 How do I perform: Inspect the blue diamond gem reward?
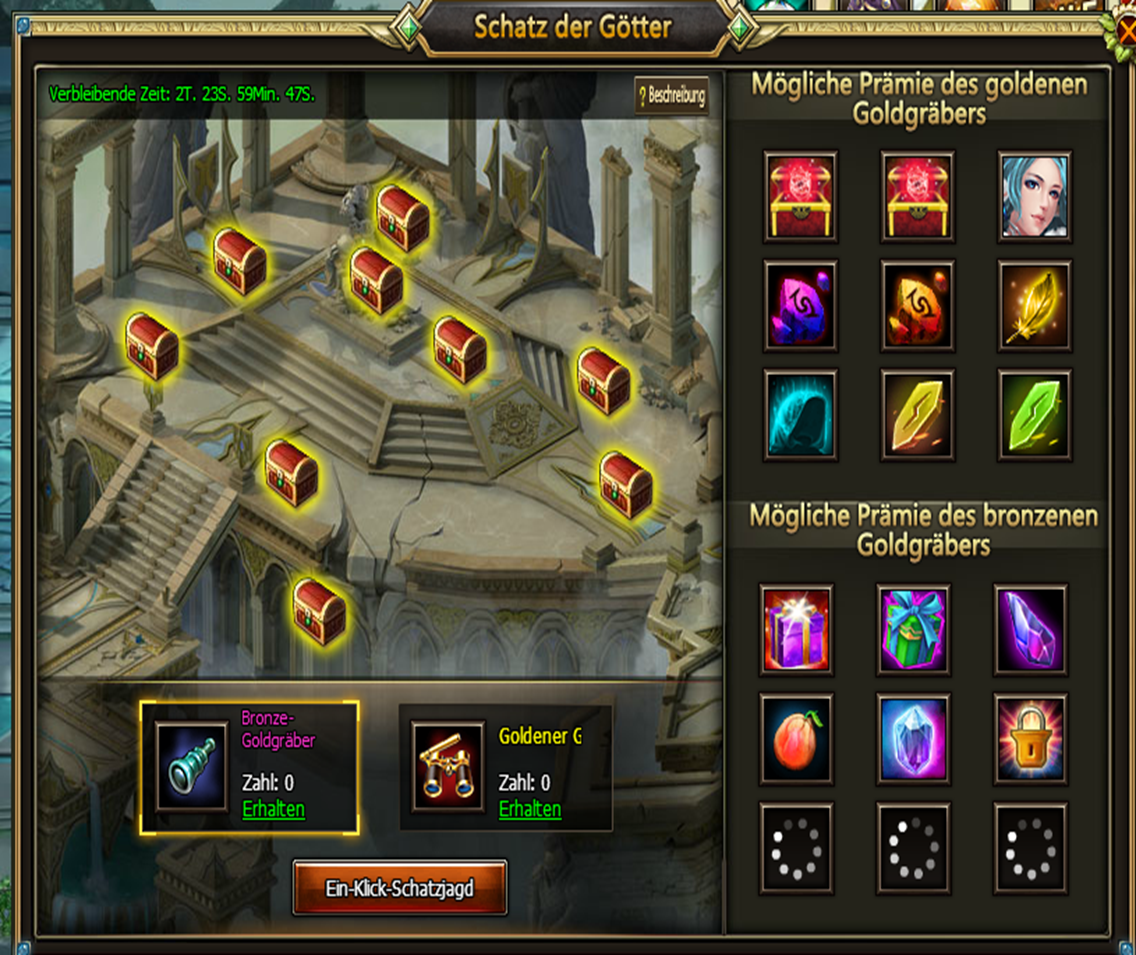pos(913,739)
